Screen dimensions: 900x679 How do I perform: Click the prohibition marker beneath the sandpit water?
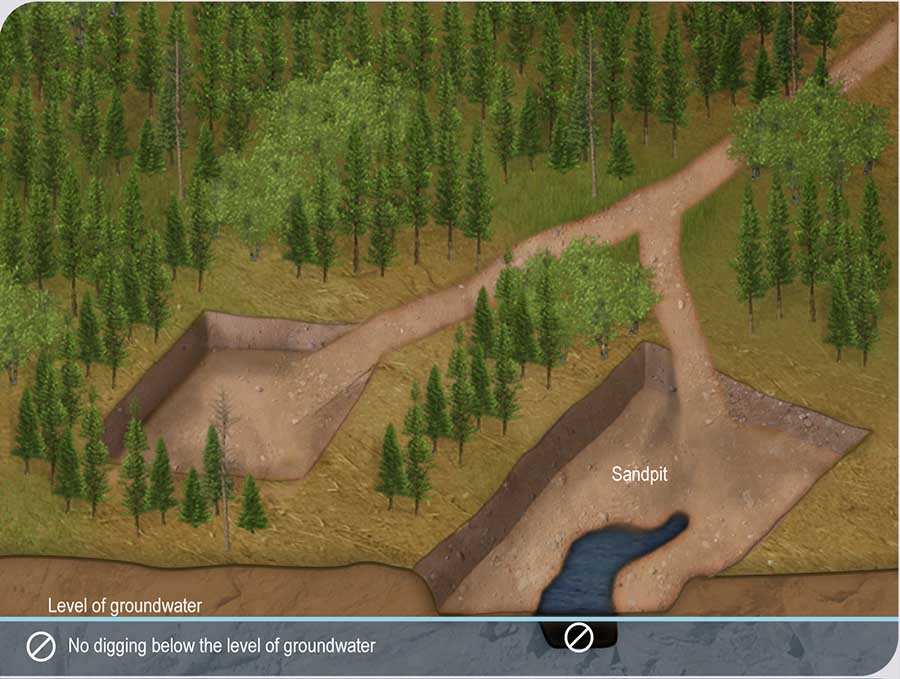pos(579,637)
